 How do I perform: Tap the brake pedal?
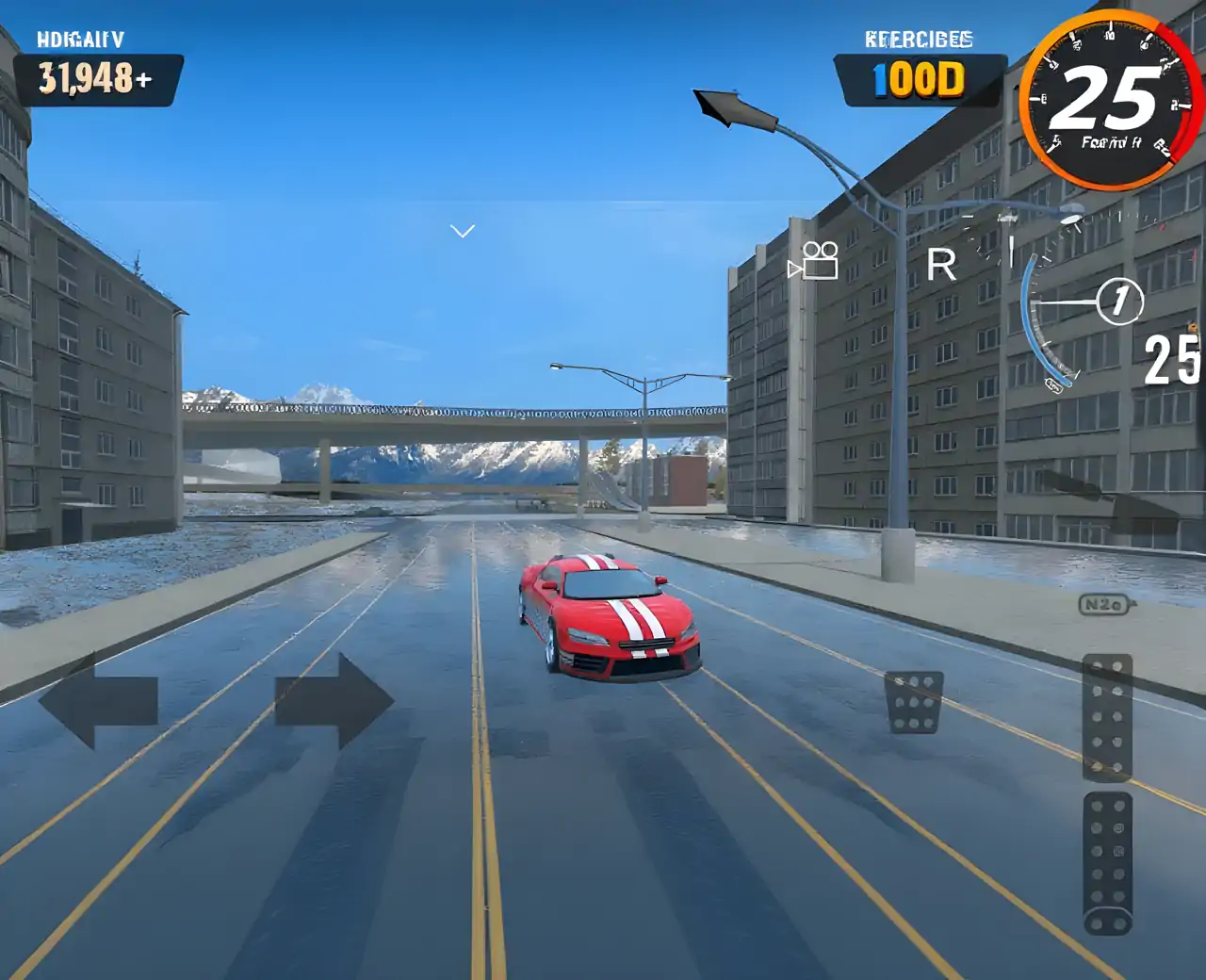coord(914,702)
